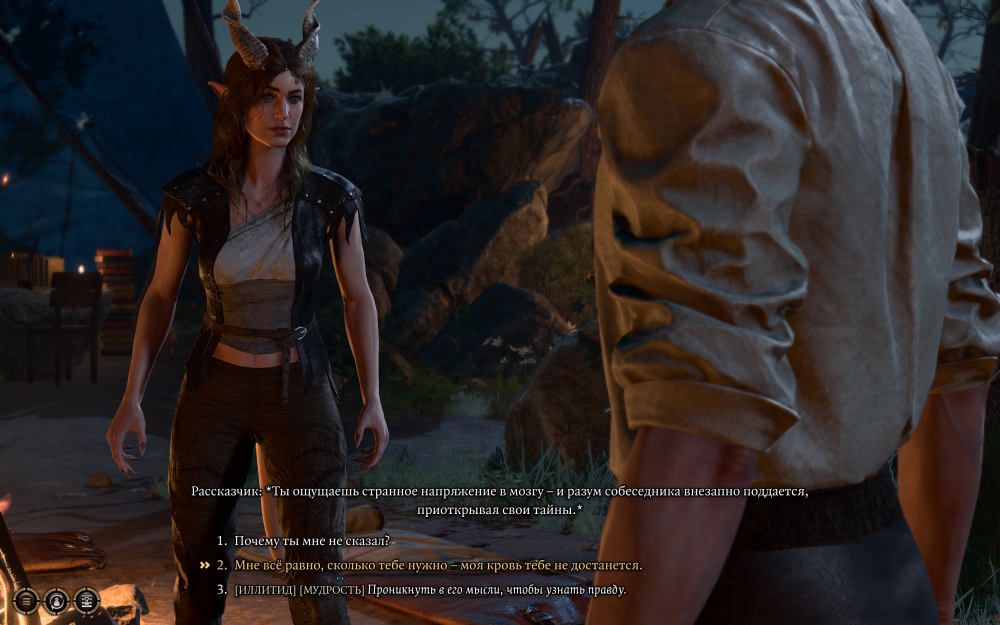Screen dimensions: 1000x625
Task: Pick the [ИЛЛИТИД] [МУДРОСТЬ] mind-reading option
Action: pyautogui.click(x=430, y=590)
